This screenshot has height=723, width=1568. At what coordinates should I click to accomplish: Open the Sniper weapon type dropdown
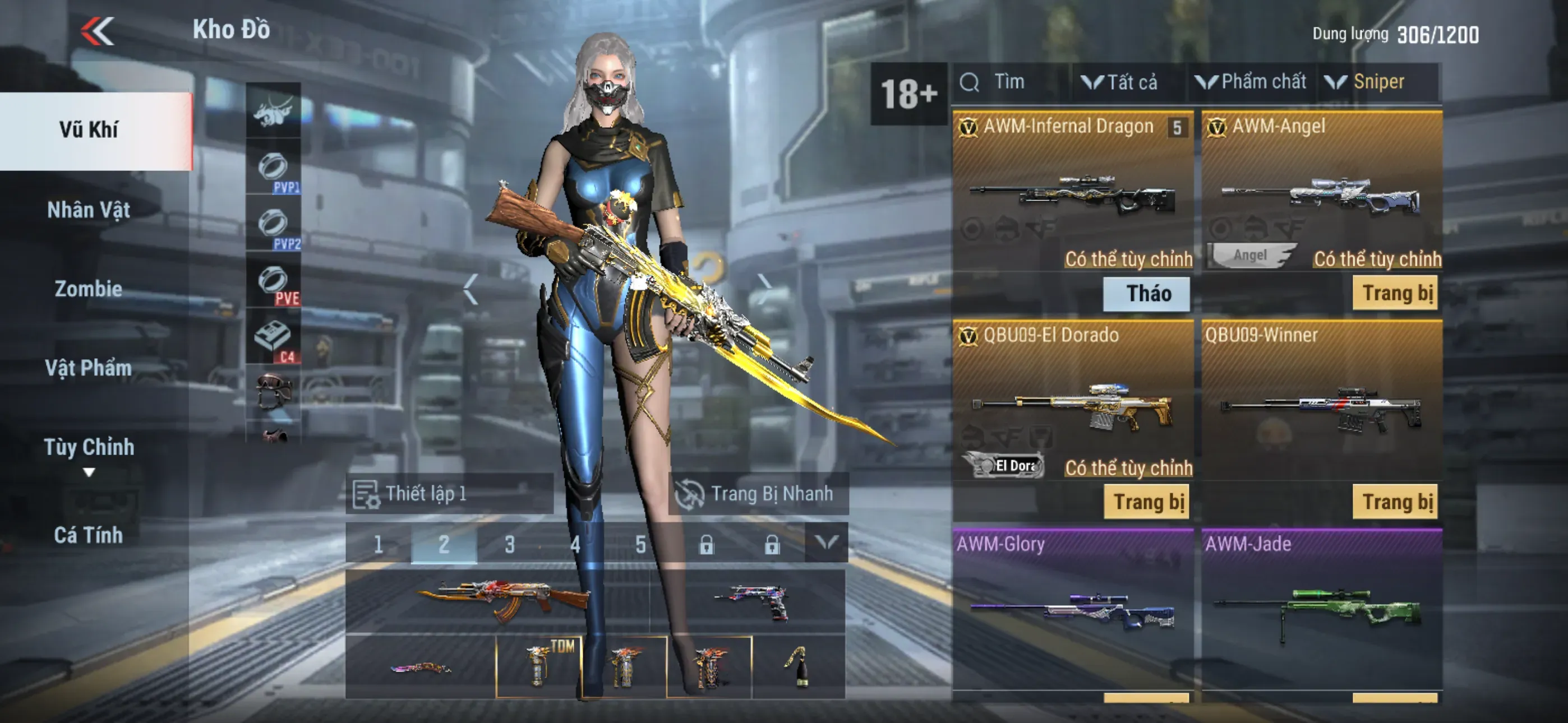pos(1370,82)
